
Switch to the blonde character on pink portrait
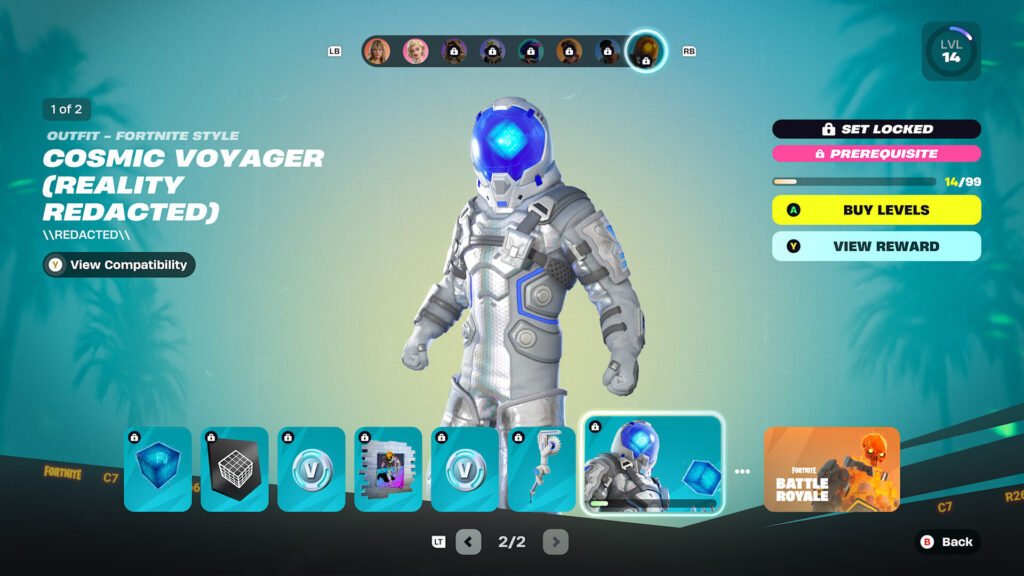pos(415,51)
